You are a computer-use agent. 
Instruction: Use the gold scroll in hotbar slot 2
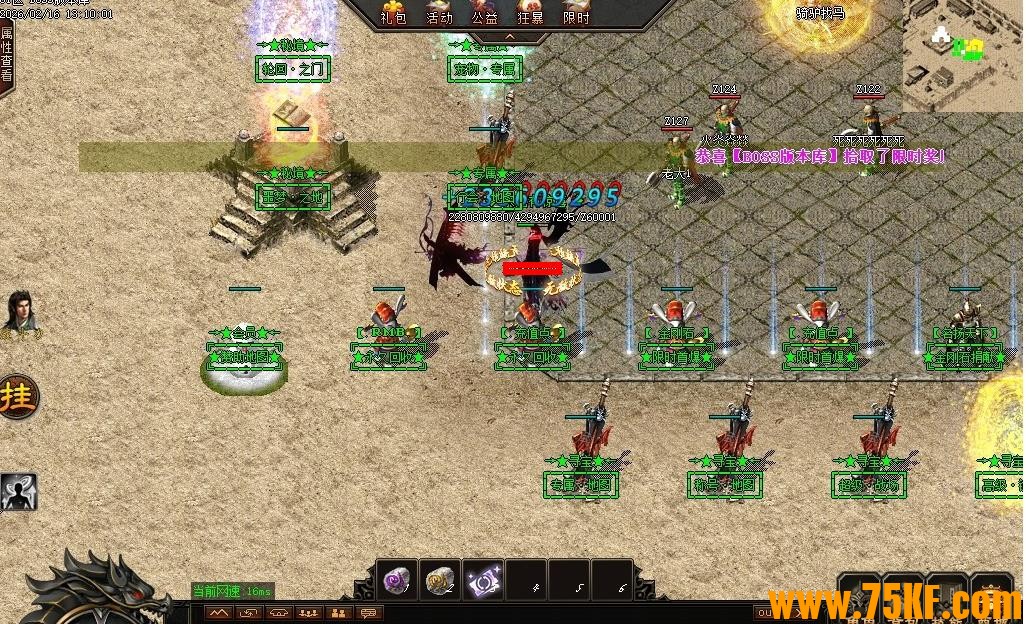point(440,580)
